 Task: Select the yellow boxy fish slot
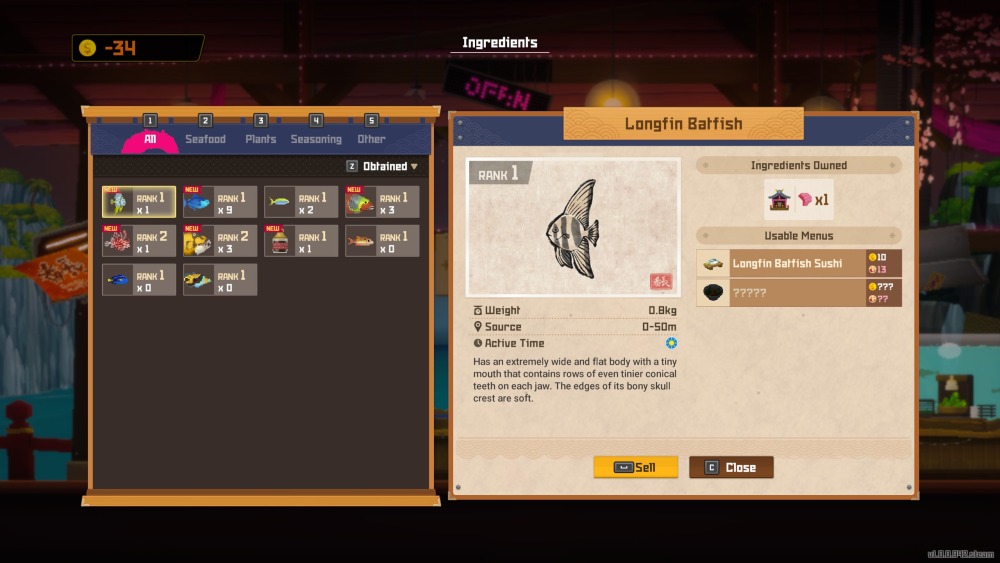click(x=219, y=241)
